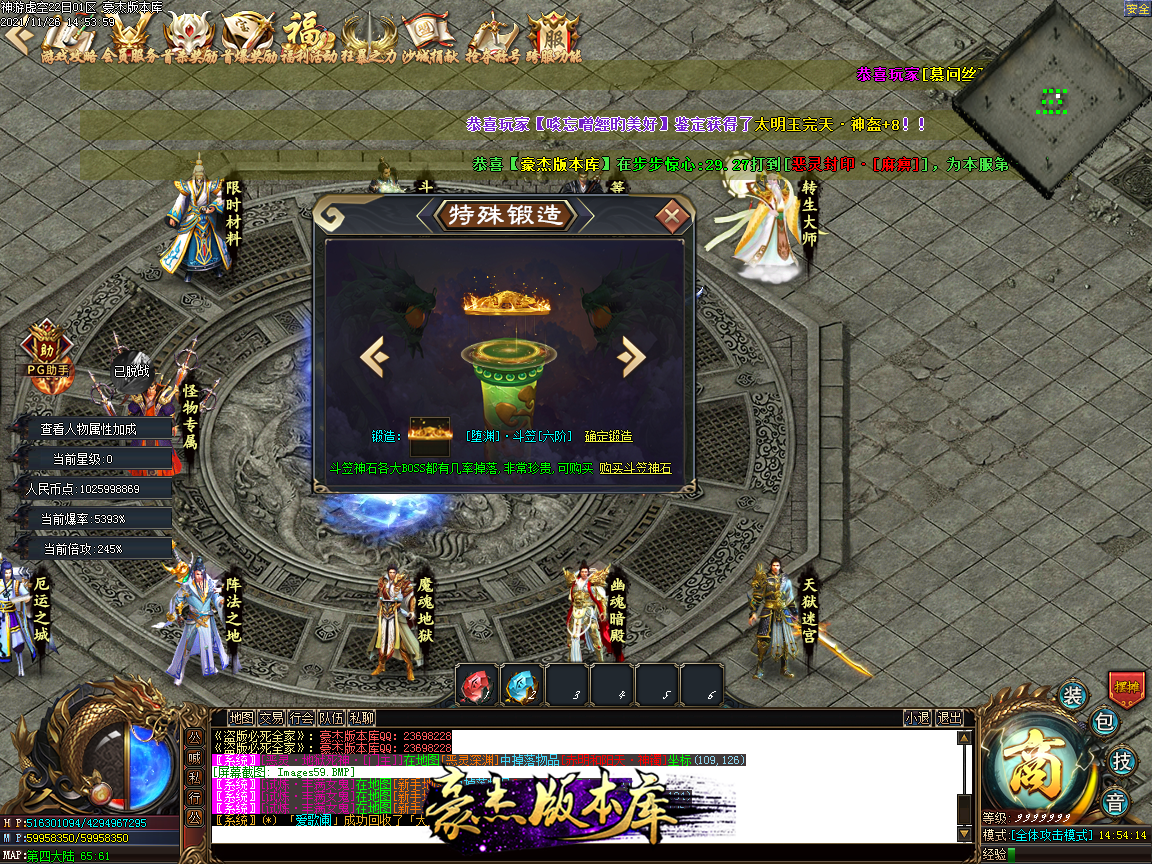Open the 地图 map button on chat bar
Viewport: 1152px width, 864px height.
click(241, 718)
